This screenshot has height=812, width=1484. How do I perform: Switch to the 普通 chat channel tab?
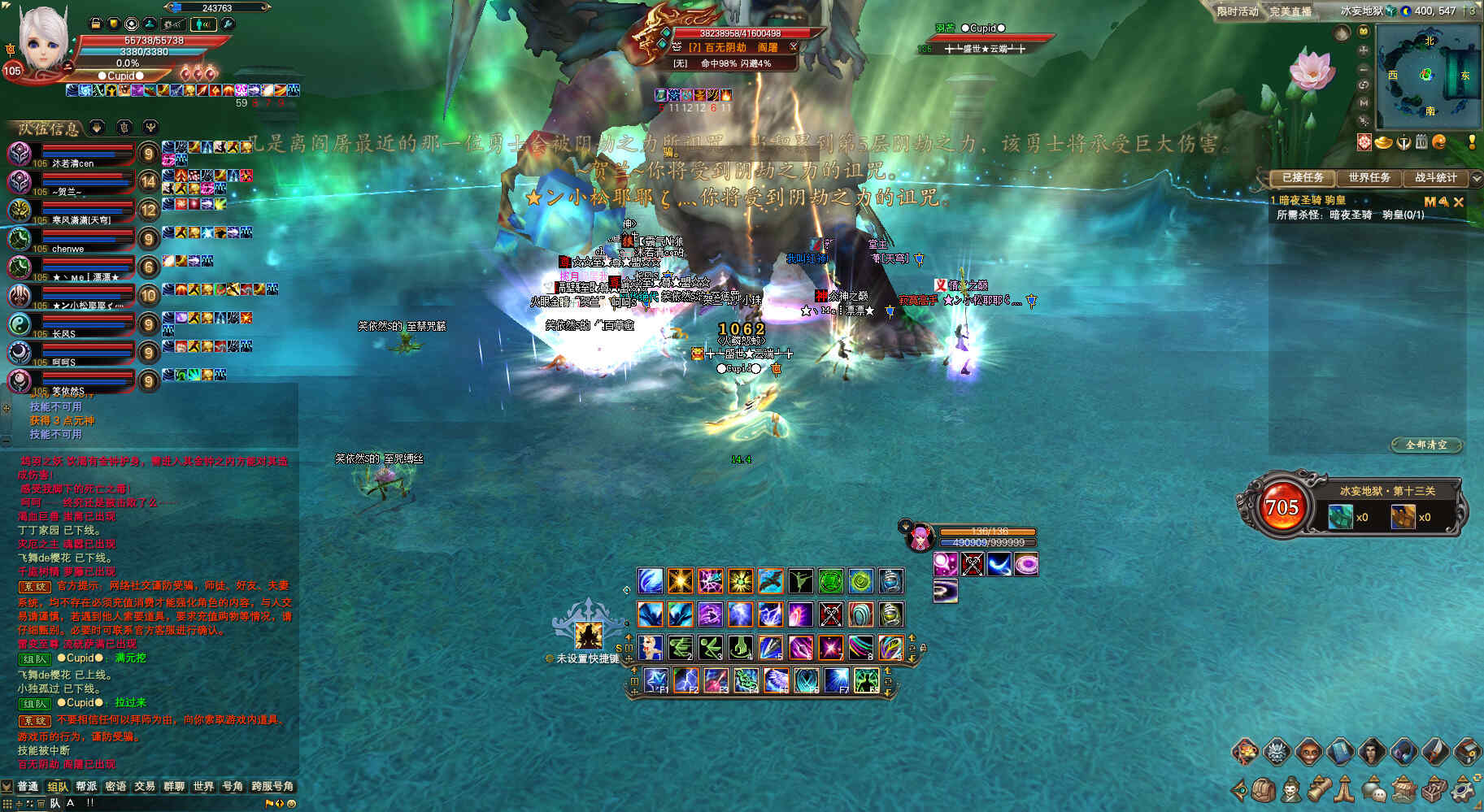[28, 786]
